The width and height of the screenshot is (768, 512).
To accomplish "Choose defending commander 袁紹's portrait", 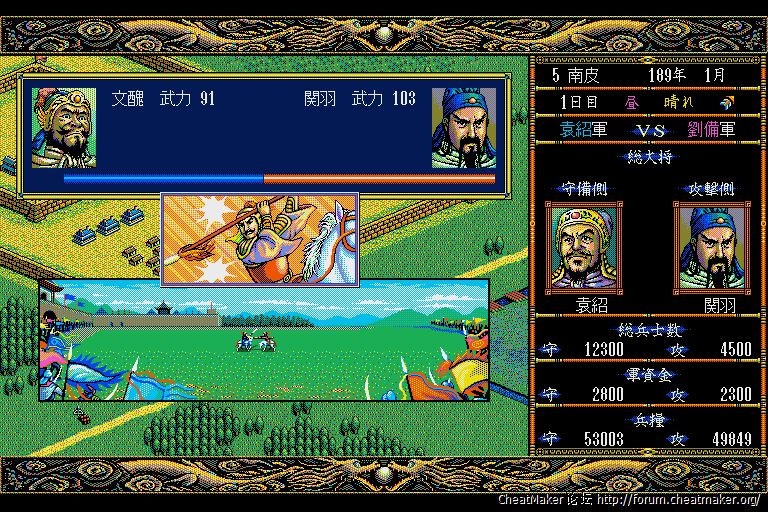I will (583, 246).
